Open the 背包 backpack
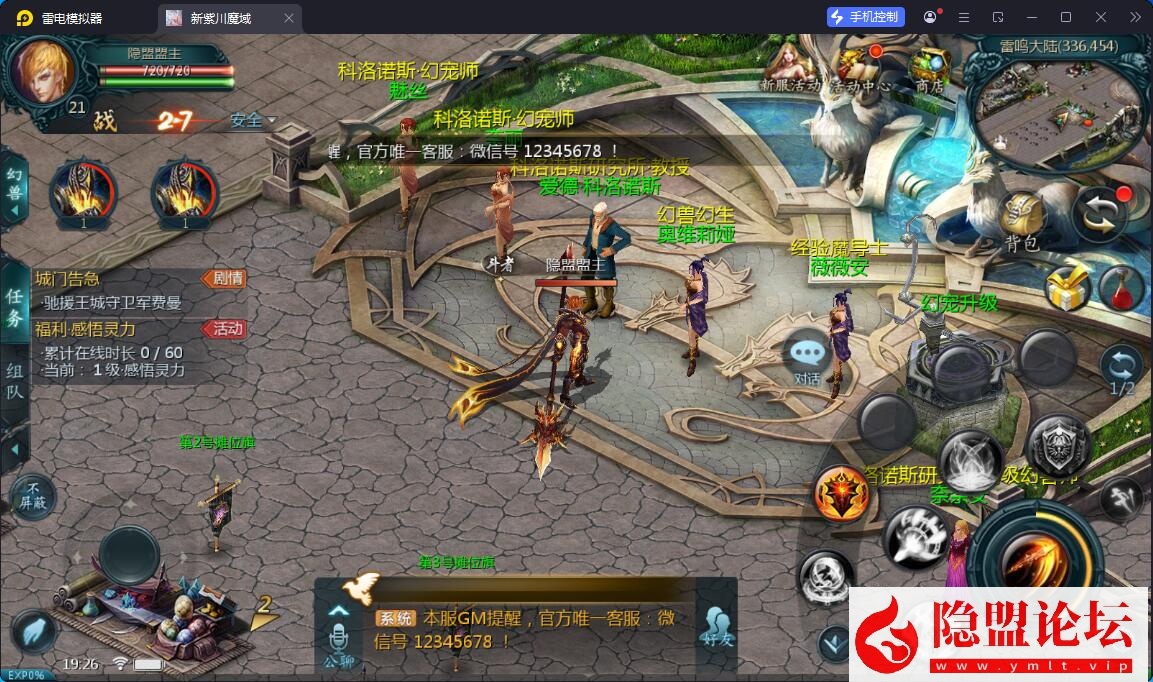This screenshot has height=682, width=1153. point(1022,220)
